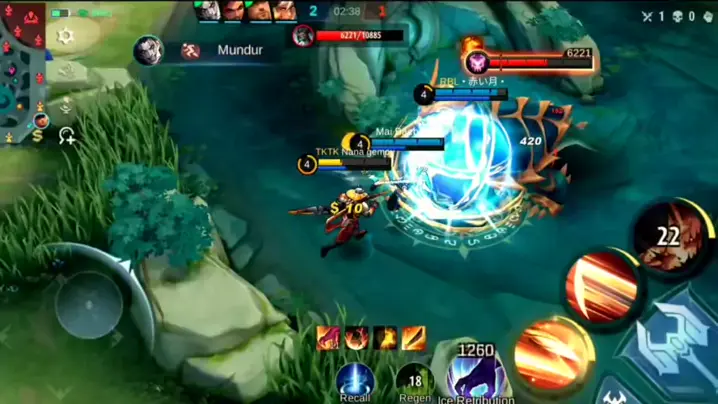Toggle the camera lock-plus icon

coord(67,135)
